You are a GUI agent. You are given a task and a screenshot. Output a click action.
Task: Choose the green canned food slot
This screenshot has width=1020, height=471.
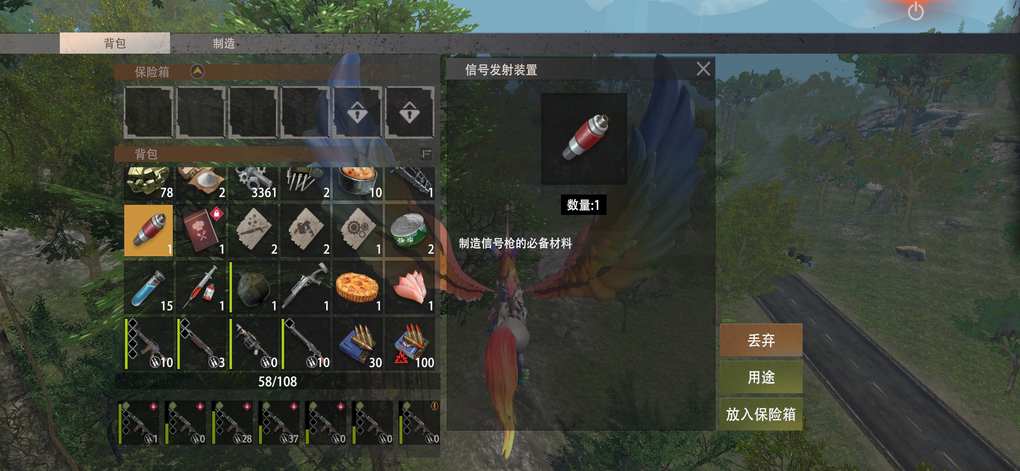(409, 230)
